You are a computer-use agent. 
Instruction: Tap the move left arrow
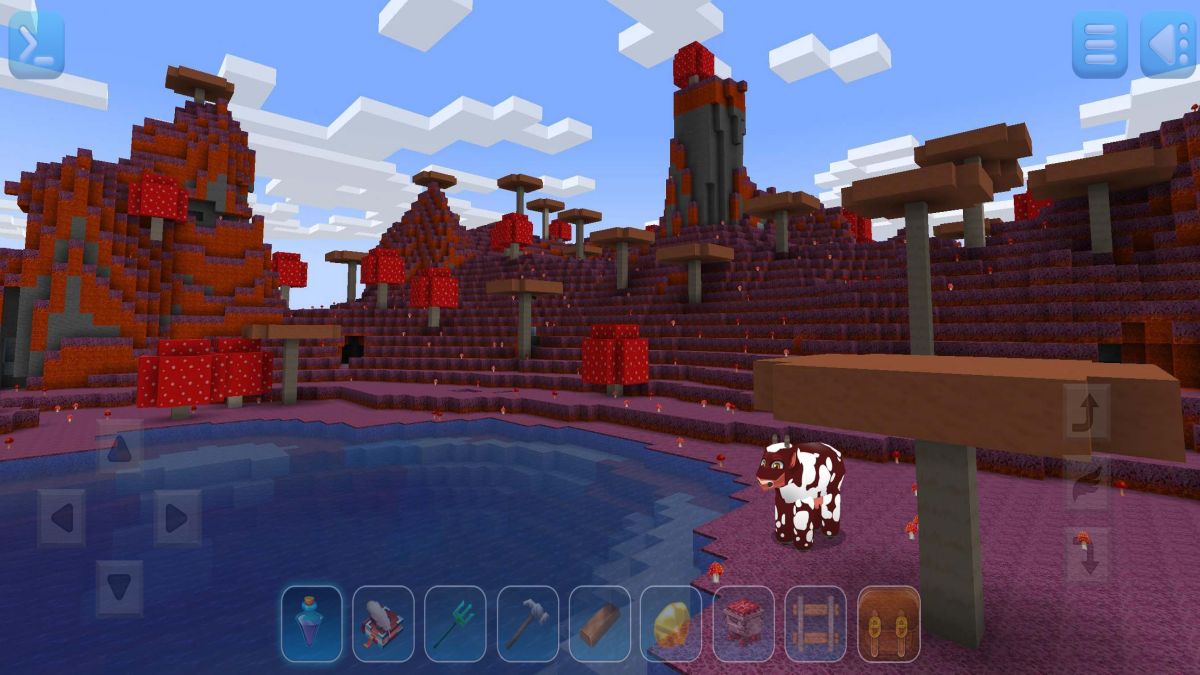[61, 518]
